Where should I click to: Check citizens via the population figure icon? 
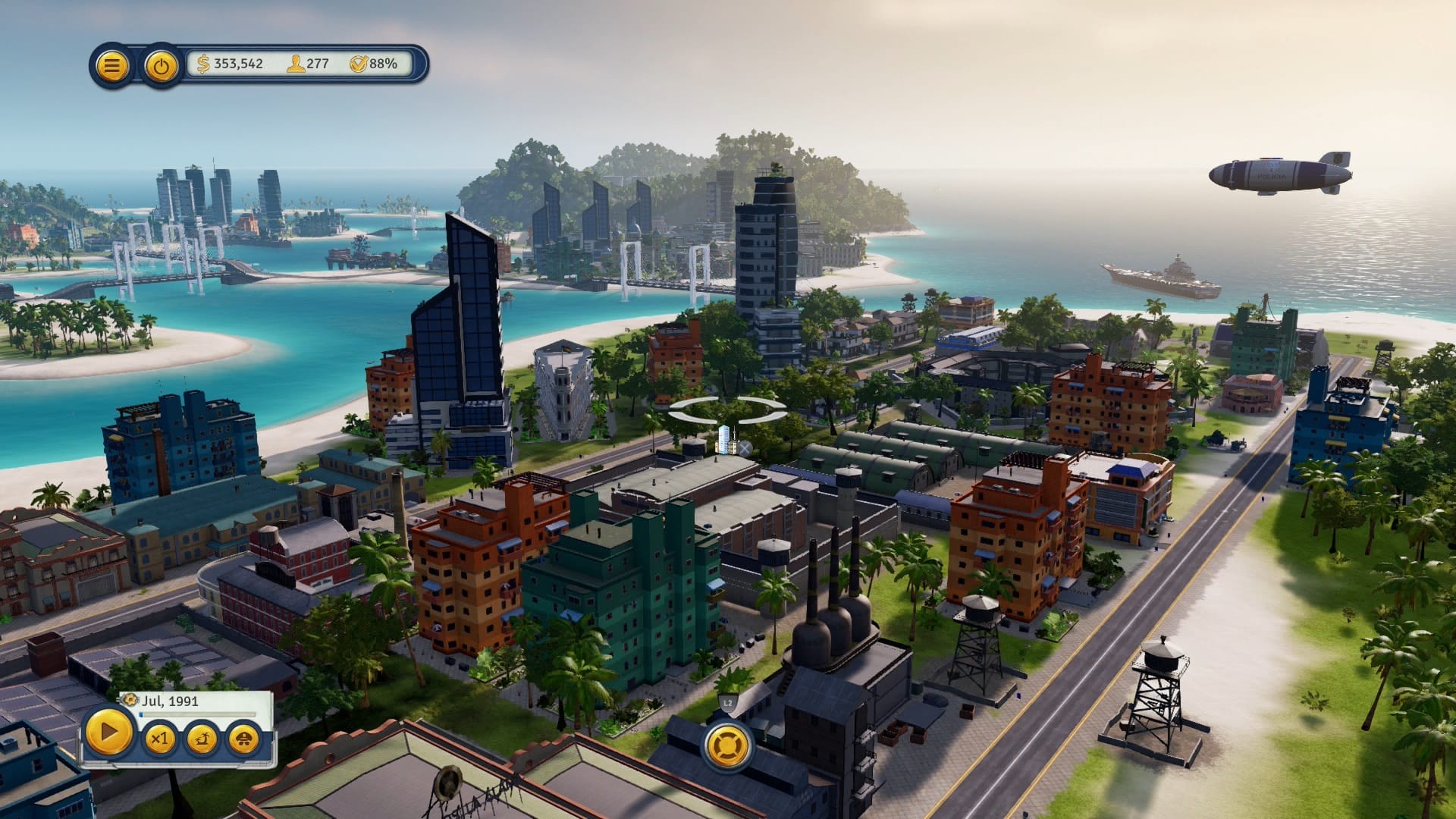tap(294, 64)
